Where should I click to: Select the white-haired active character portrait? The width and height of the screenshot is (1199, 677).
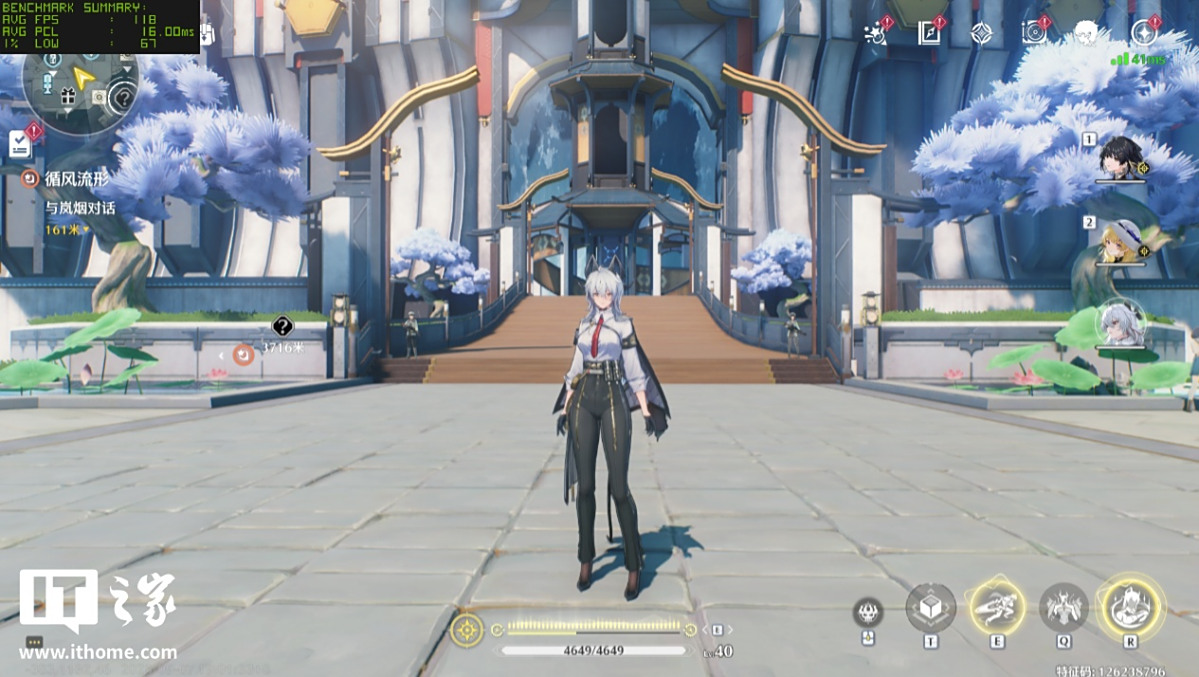tap(1121, 322)
